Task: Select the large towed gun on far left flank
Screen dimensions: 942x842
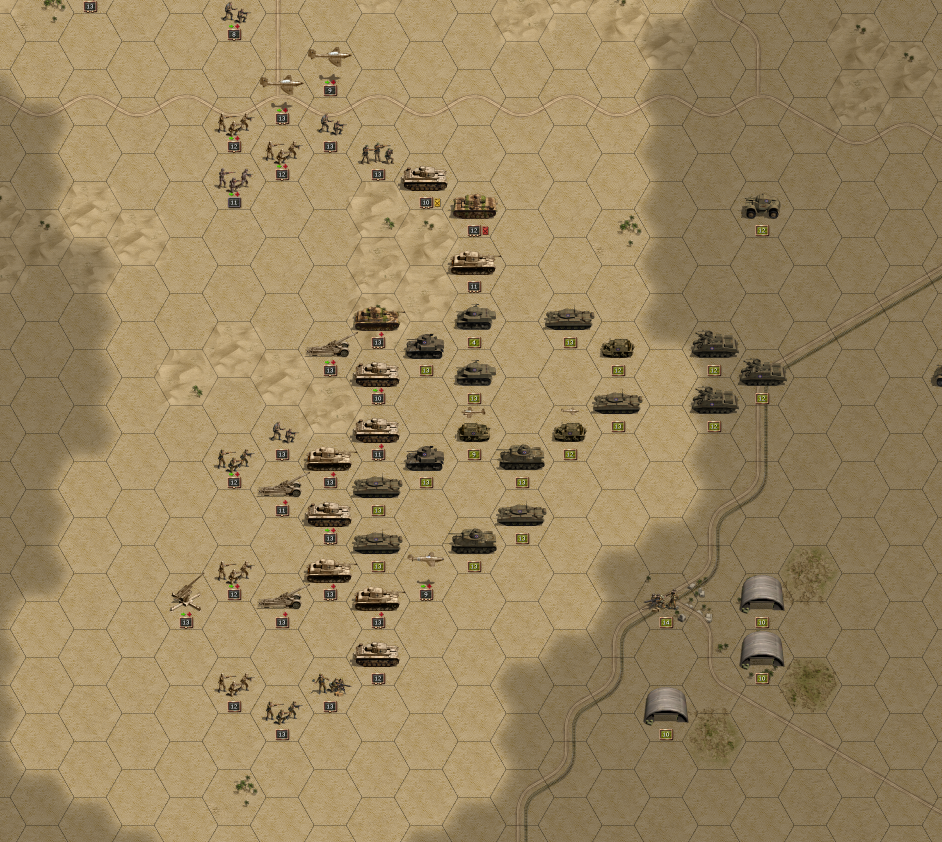Action: click(x=186, y=597)
